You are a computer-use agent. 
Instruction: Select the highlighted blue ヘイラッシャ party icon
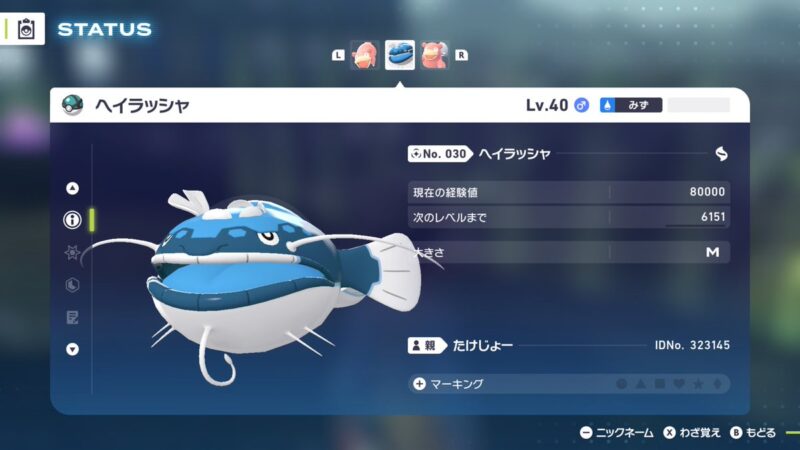click(400, 54)
